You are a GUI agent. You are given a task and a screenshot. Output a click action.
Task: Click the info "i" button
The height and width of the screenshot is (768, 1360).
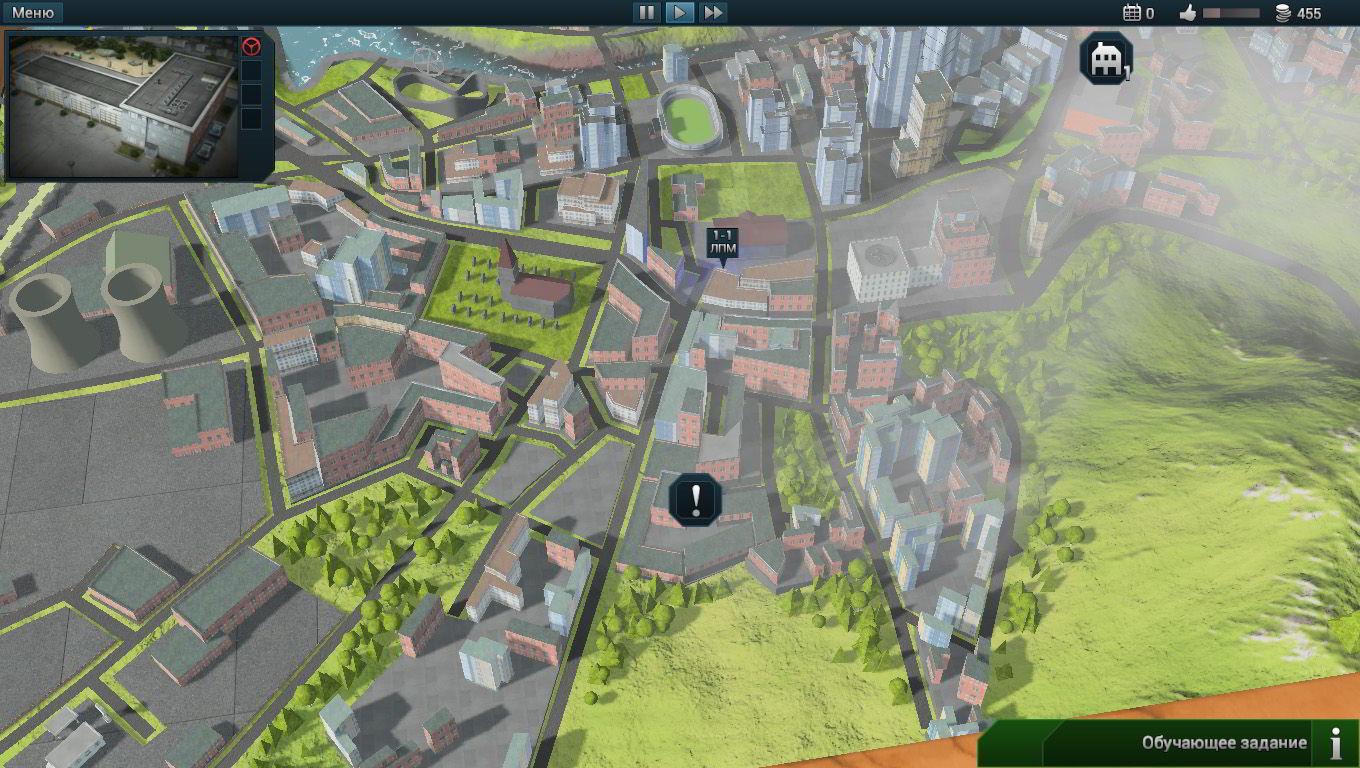[x=1336, y=743]
